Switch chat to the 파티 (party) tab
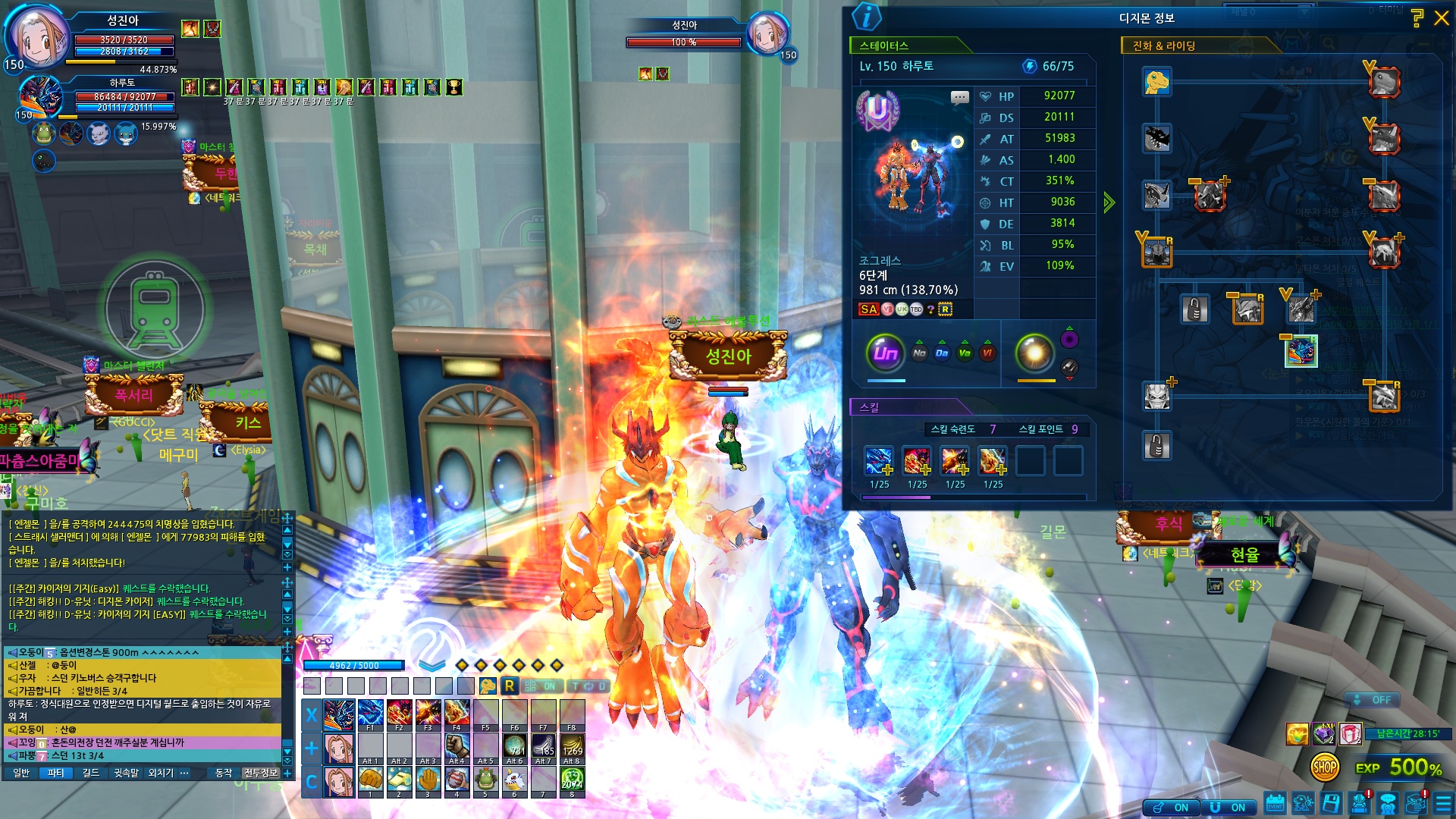 (x=56, y=773)
